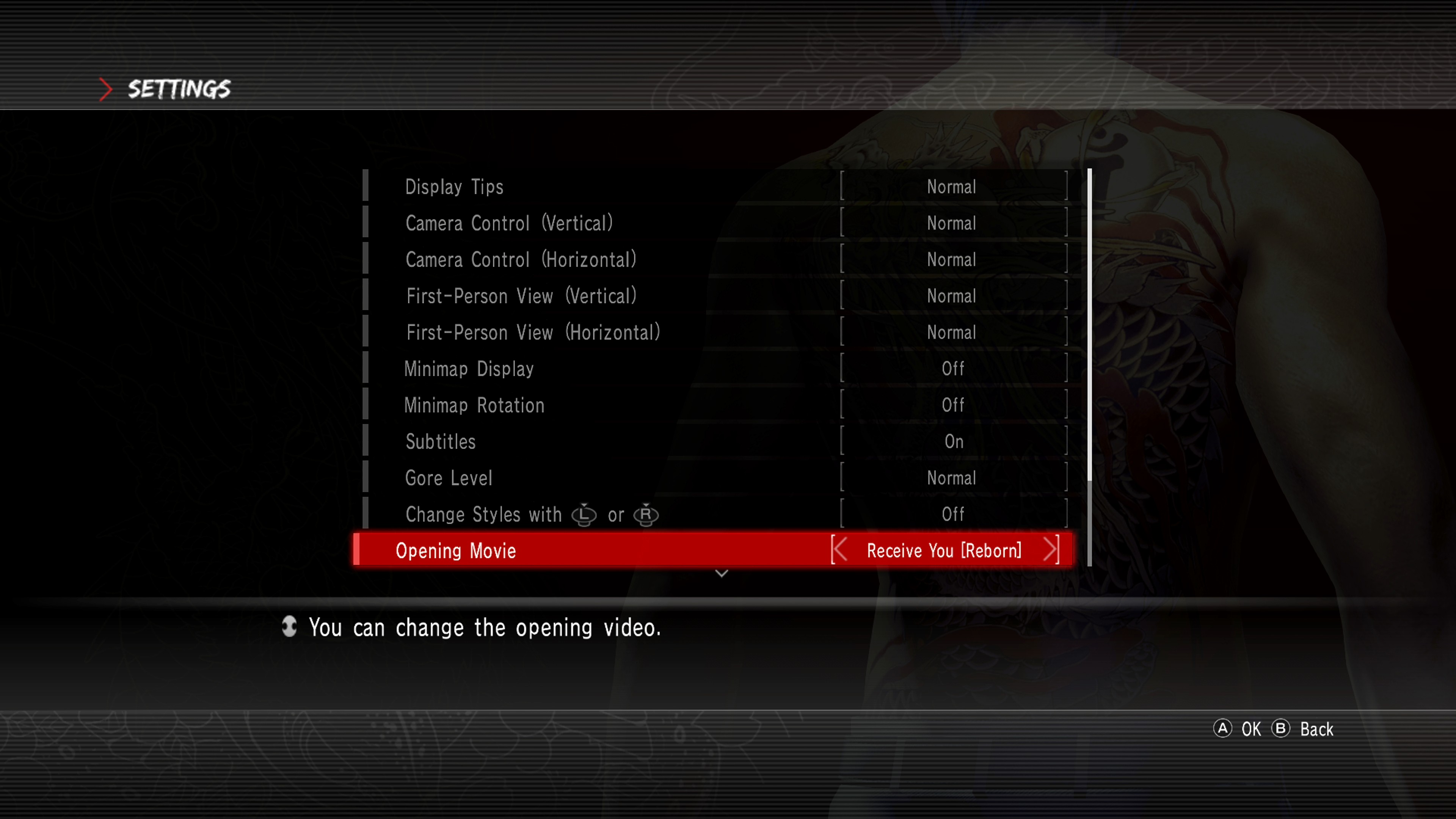Select the Gore Level option
1456x819 pixels.
point(449,478)
